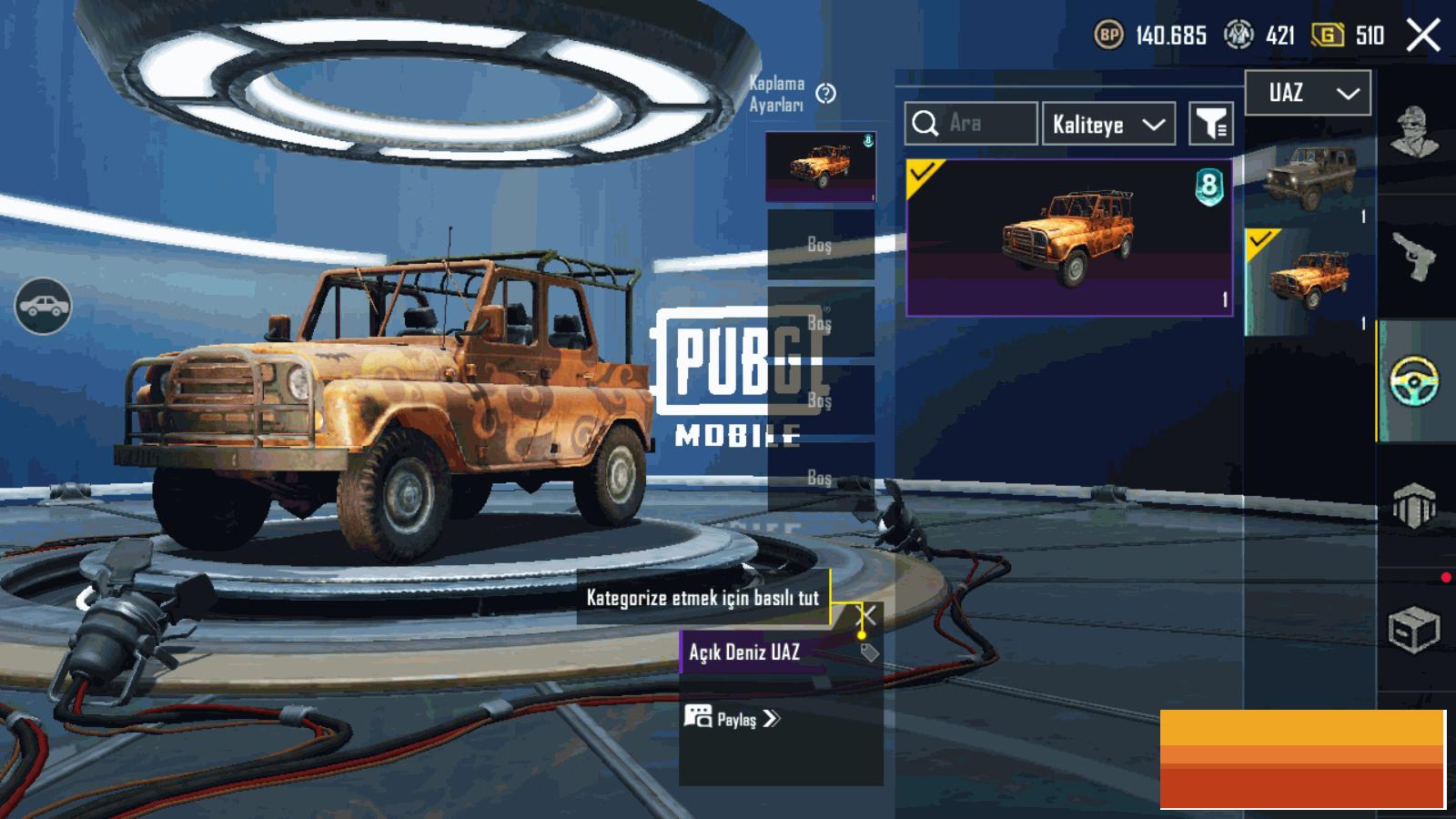The height and width of the screenshot is (819, 1456).
Task: Select the large orange UAZ skin card
Action: (1069, 238)
